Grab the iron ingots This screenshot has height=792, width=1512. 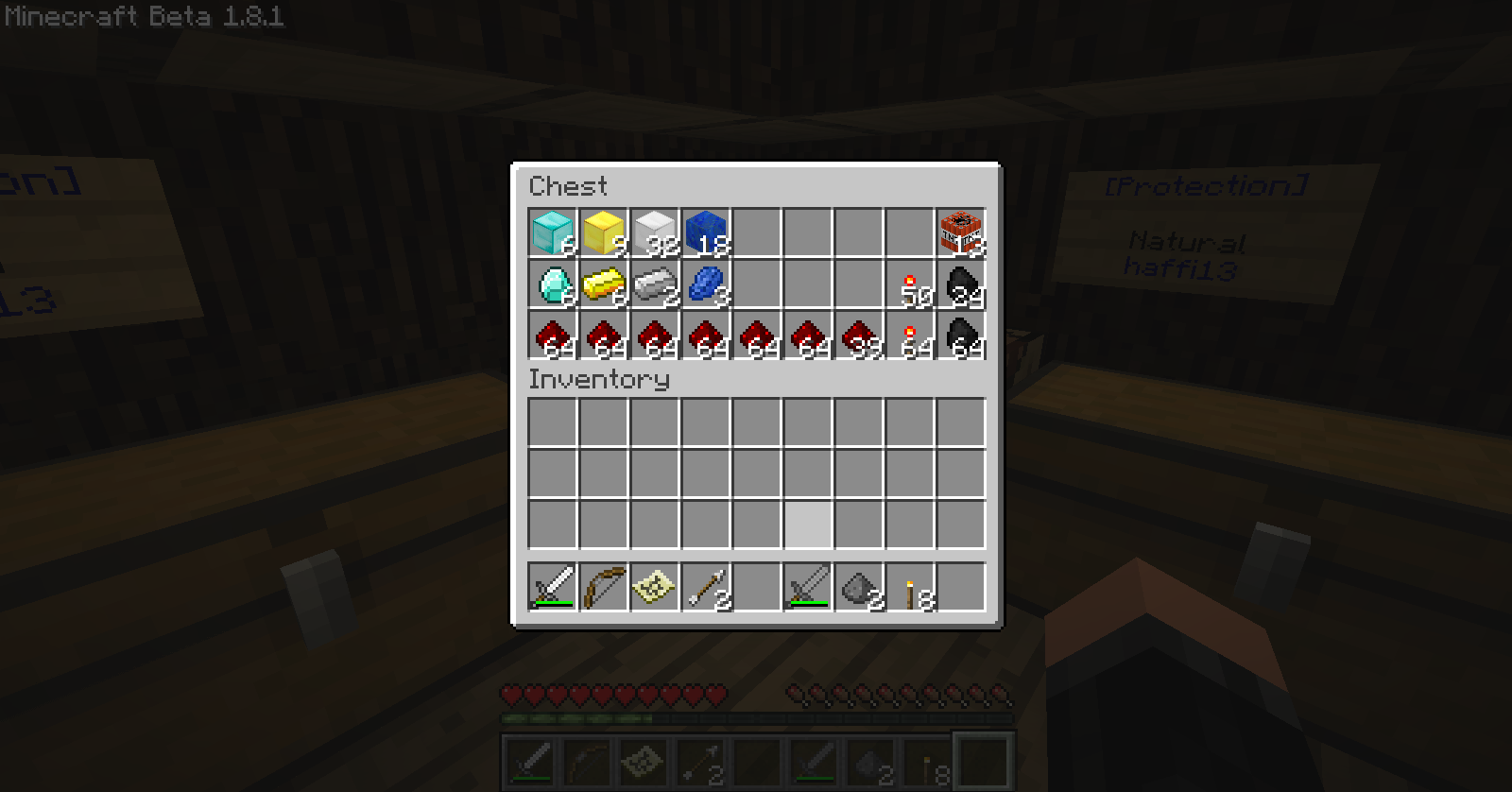[655, 284]
